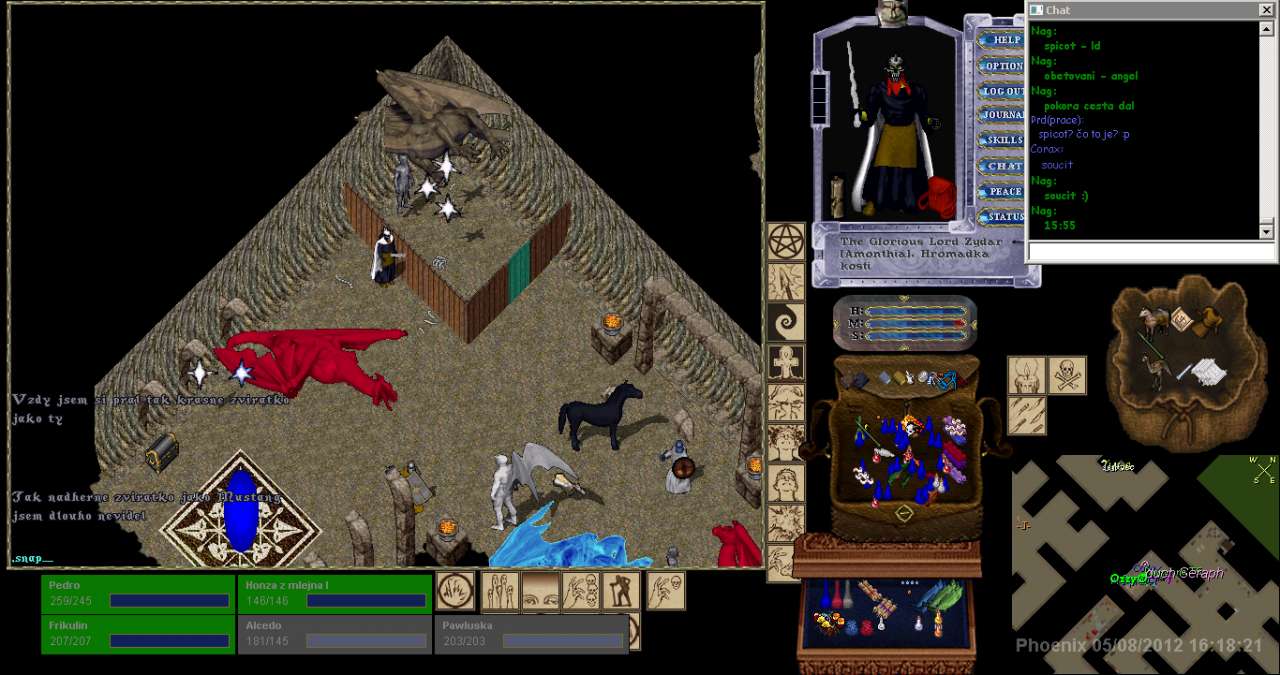Select Pedro's party health bar
This screenshot has width=1280, height=675.
(x=139, y=593)
